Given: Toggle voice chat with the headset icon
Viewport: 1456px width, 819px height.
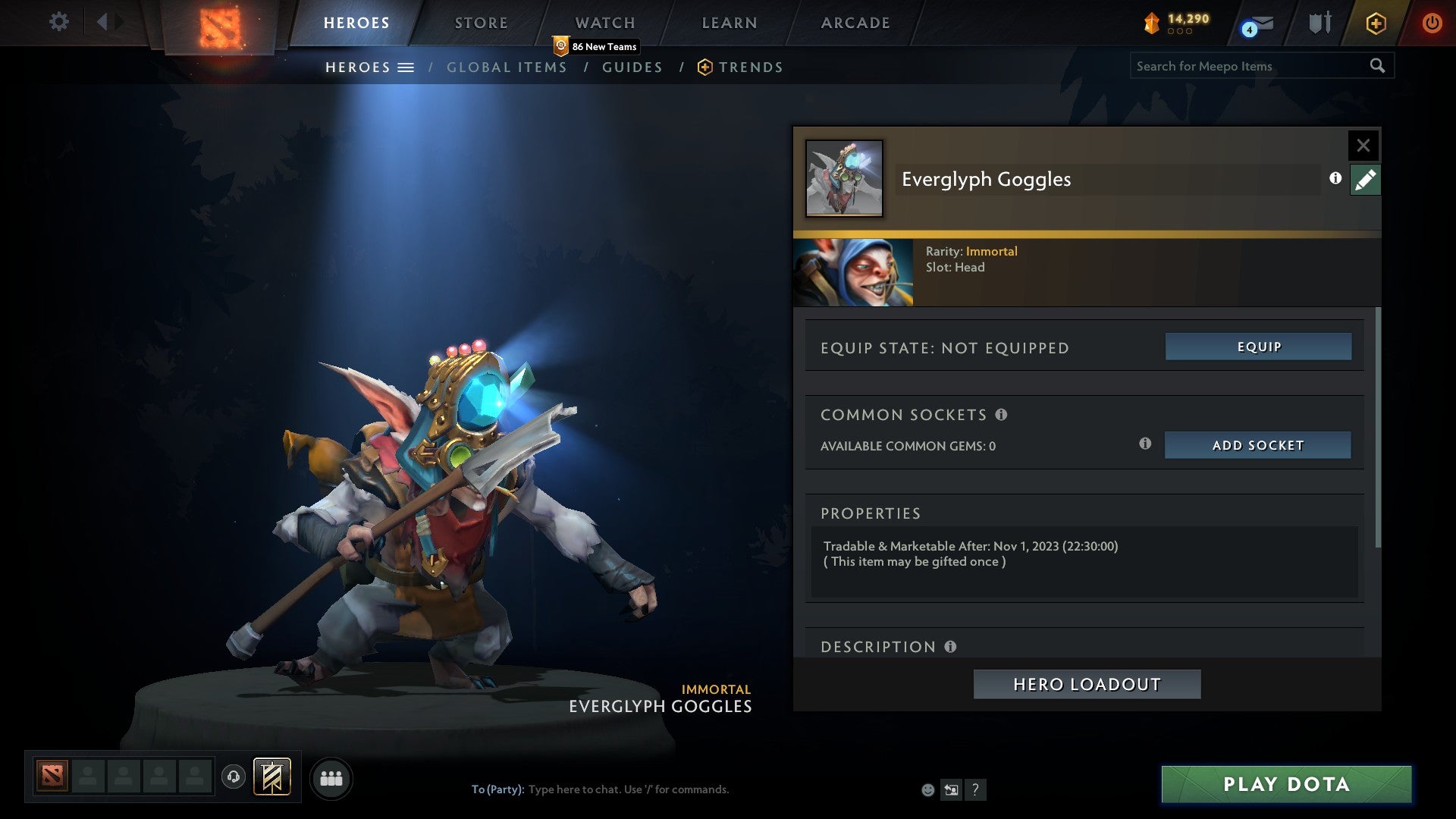Looking at the screenshot, I should (x=234, y=778).
